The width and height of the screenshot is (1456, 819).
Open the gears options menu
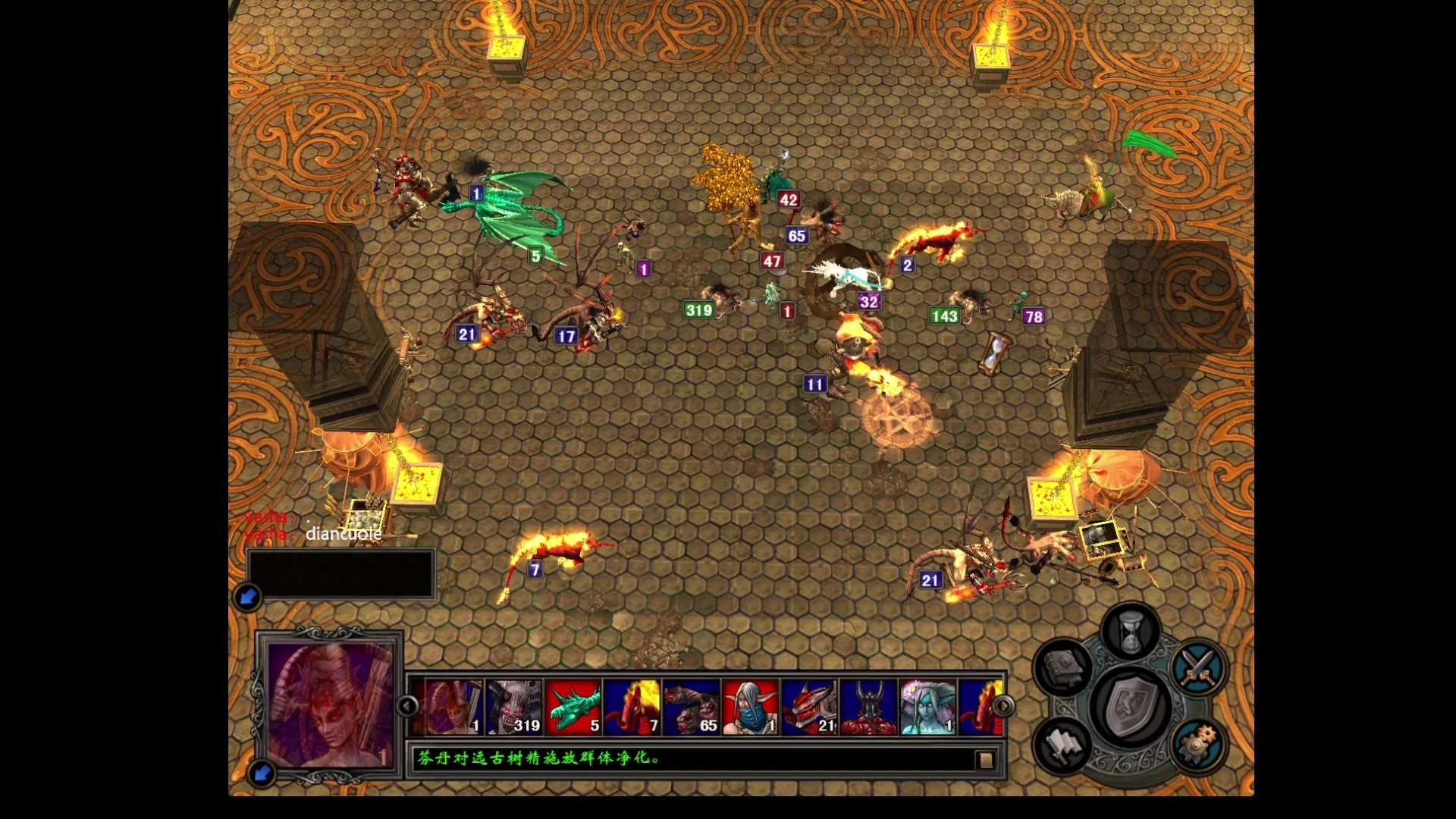pos(1197,745)
